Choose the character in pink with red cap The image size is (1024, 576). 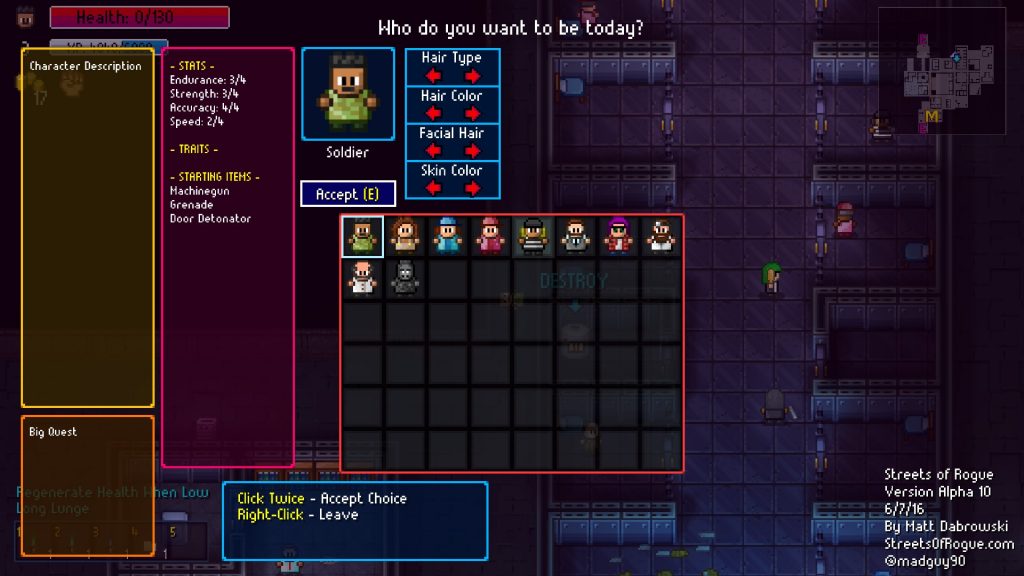click(x=490, y=237)
